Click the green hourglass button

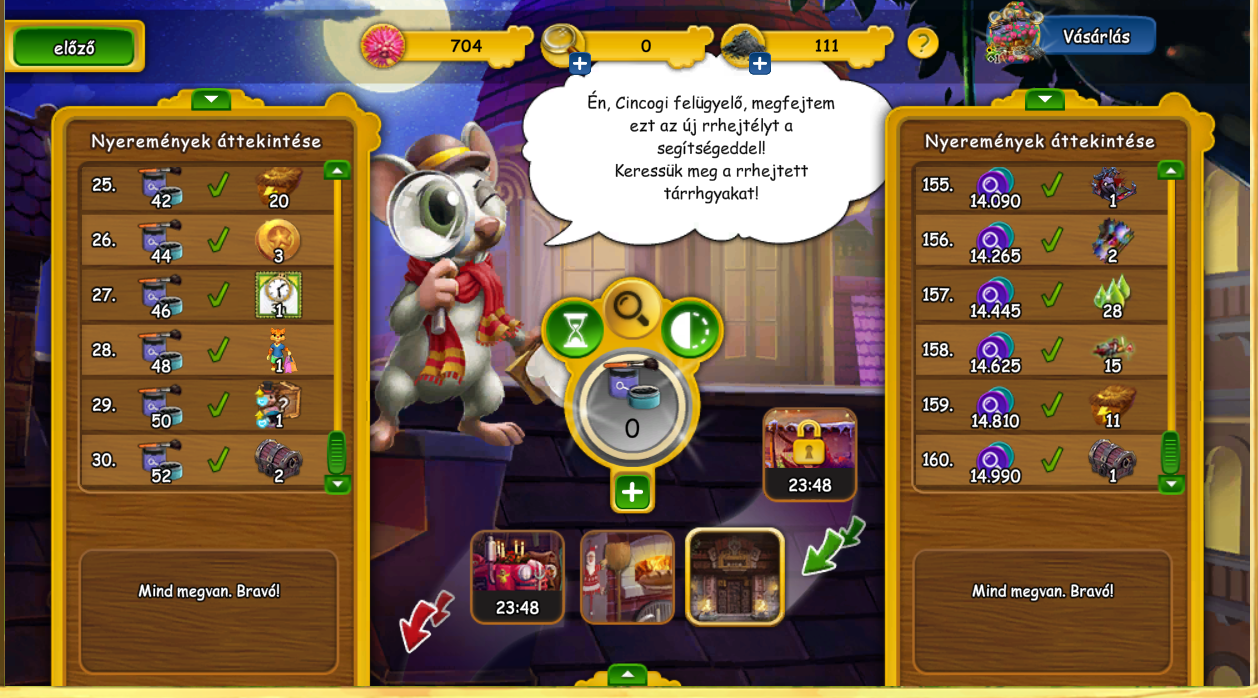[574, 331]
